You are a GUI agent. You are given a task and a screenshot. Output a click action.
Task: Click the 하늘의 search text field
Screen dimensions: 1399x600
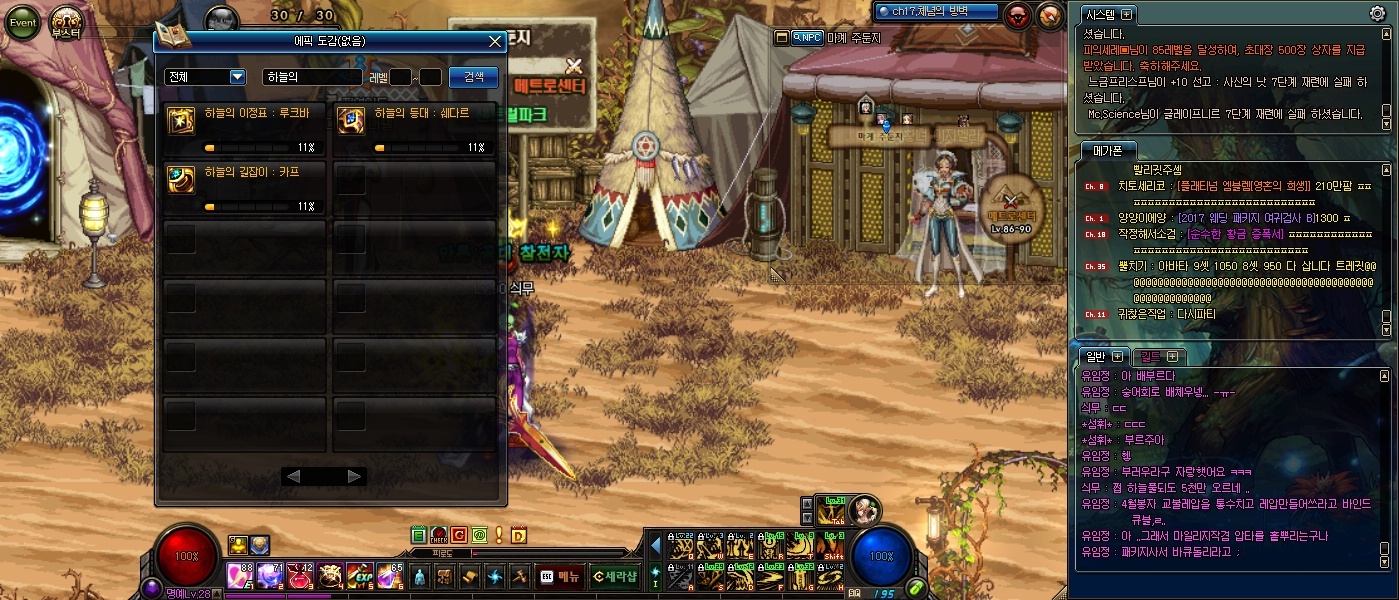pos(311,77)
